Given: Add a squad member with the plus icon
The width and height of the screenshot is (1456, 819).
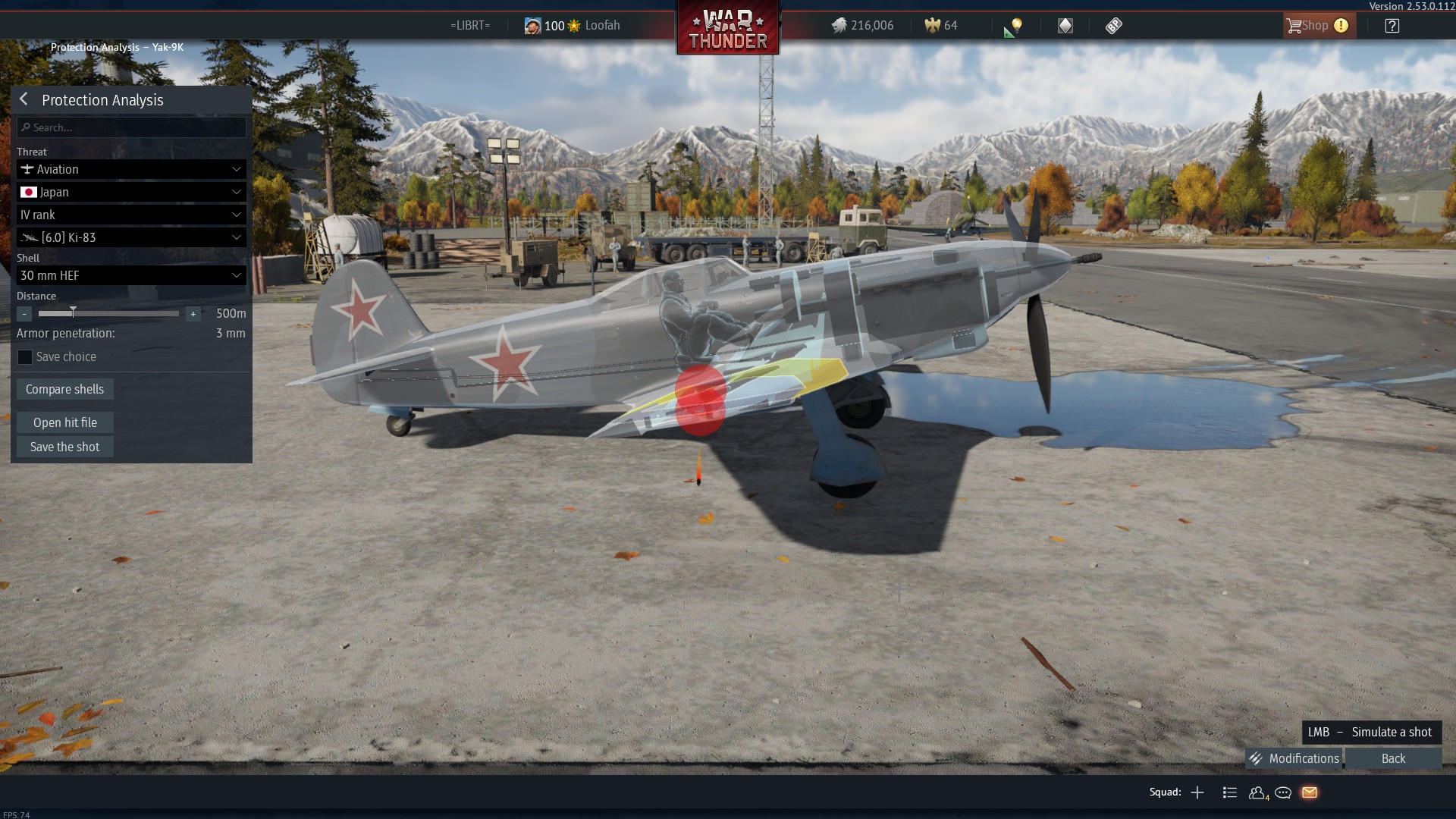Looking at the screenshot, I should (x=1197, y=792).
